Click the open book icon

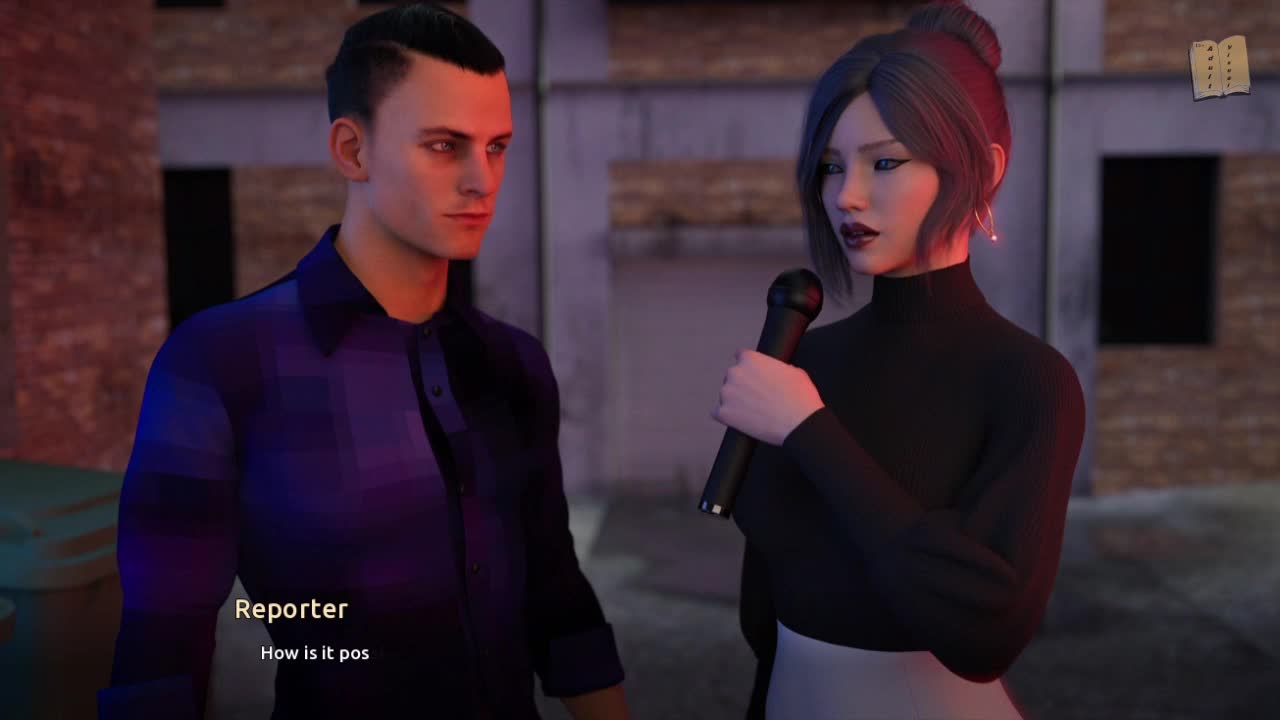coord(1219,68)
